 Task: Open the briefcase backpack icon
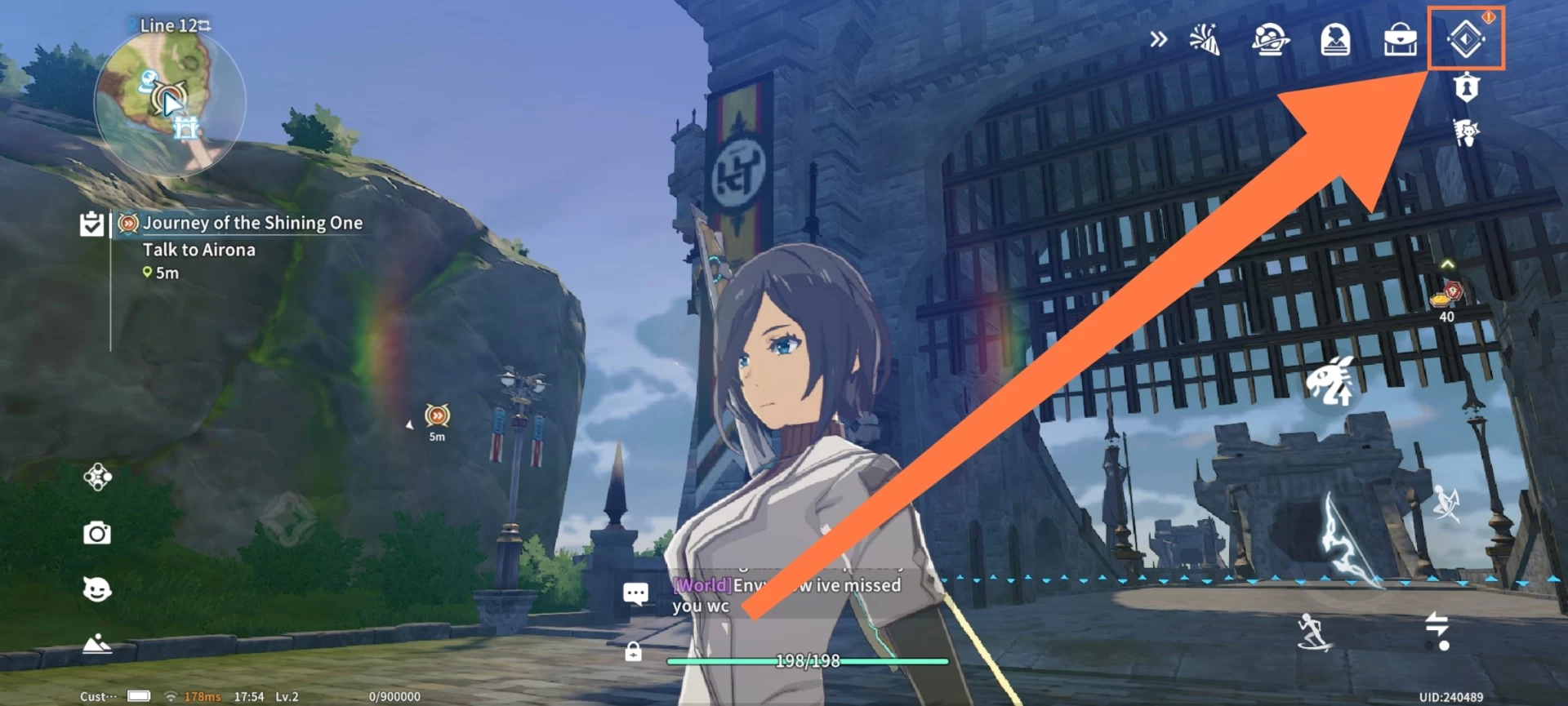(1400, 39)
